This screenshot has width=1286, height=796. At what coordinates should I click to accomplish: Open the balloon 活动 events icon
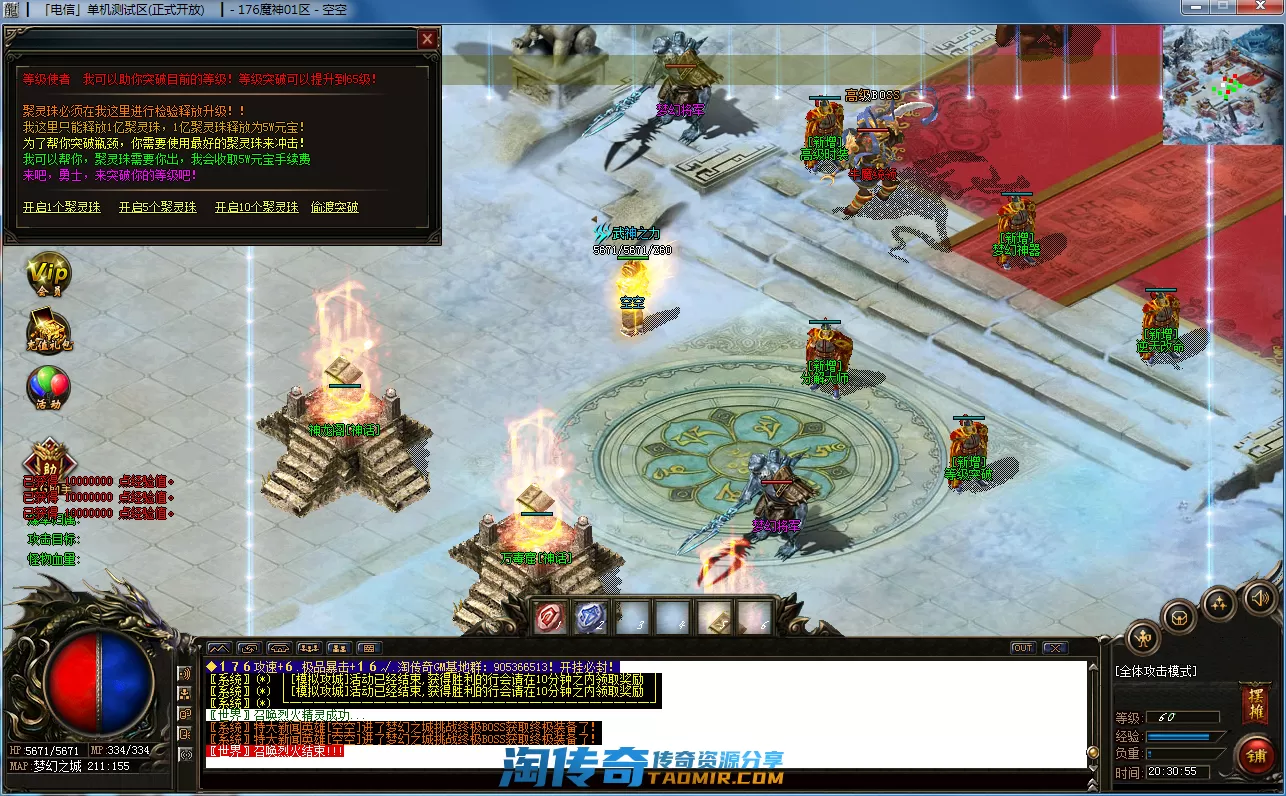coord(48,388)
